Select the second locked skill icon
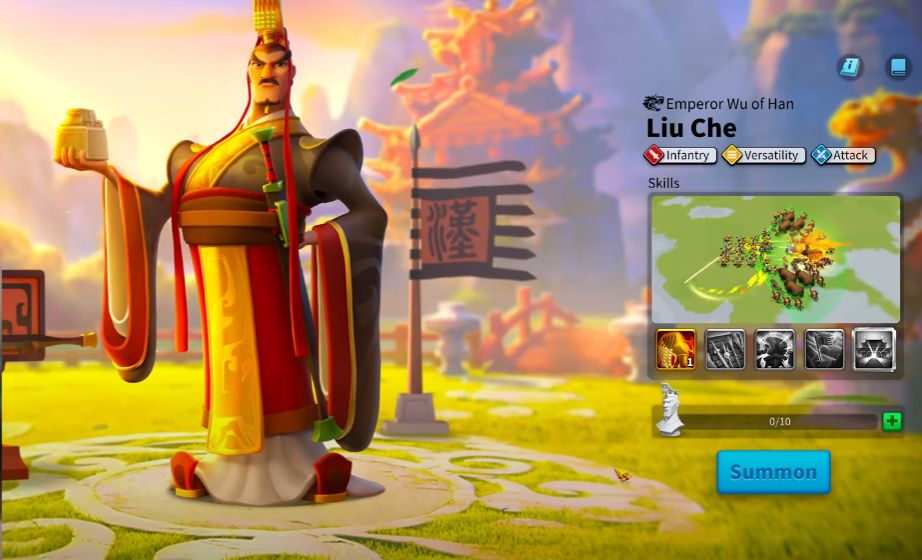 coord(725,349)
